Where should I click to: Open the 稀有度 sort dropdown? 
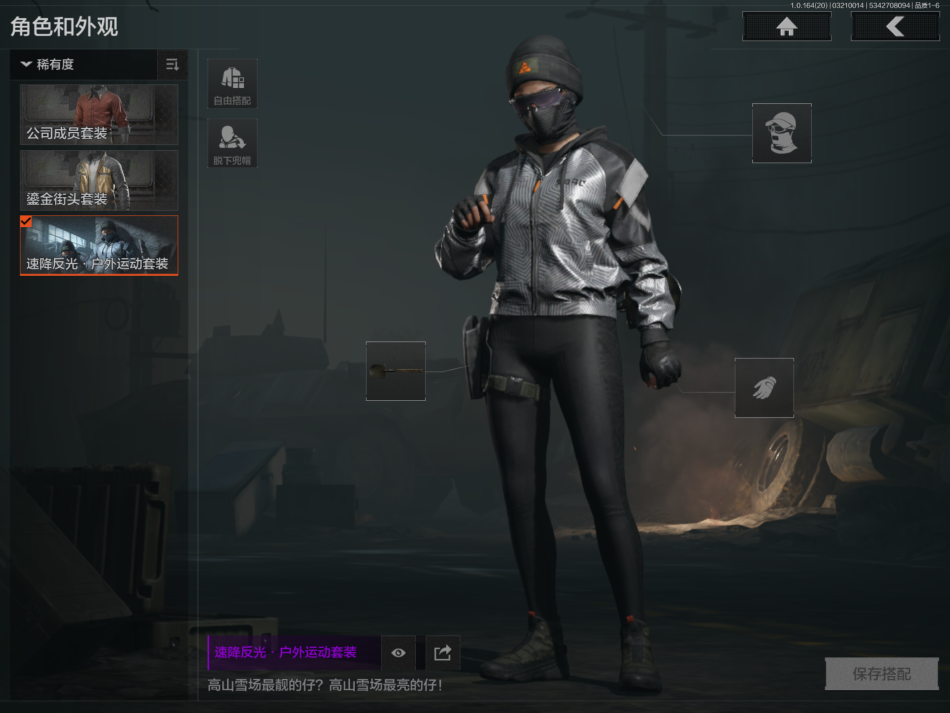(x=84, y=65)
